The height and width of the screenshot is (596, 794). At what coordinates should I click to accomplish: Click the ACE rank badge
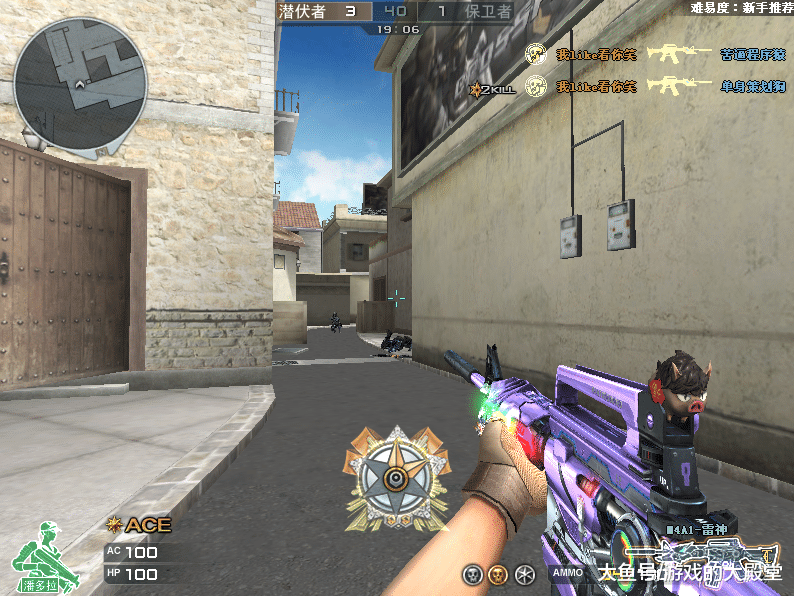[139, 525]
